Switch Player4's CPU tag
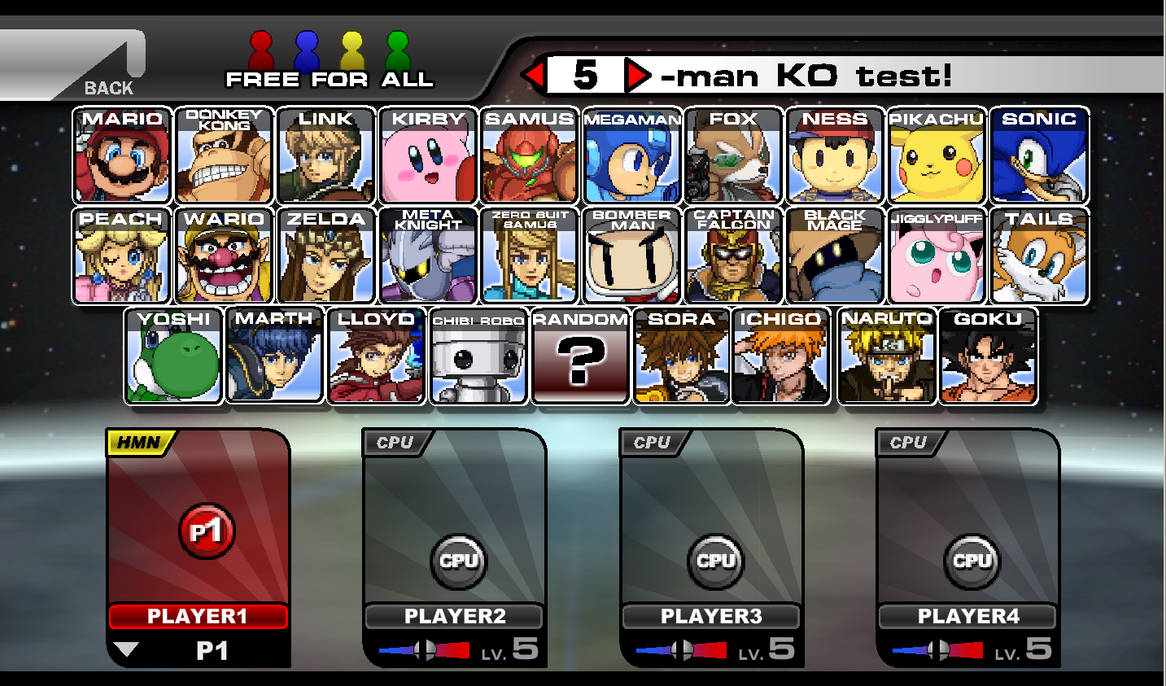Screen dimensions: 1166x686 [908, 442]
